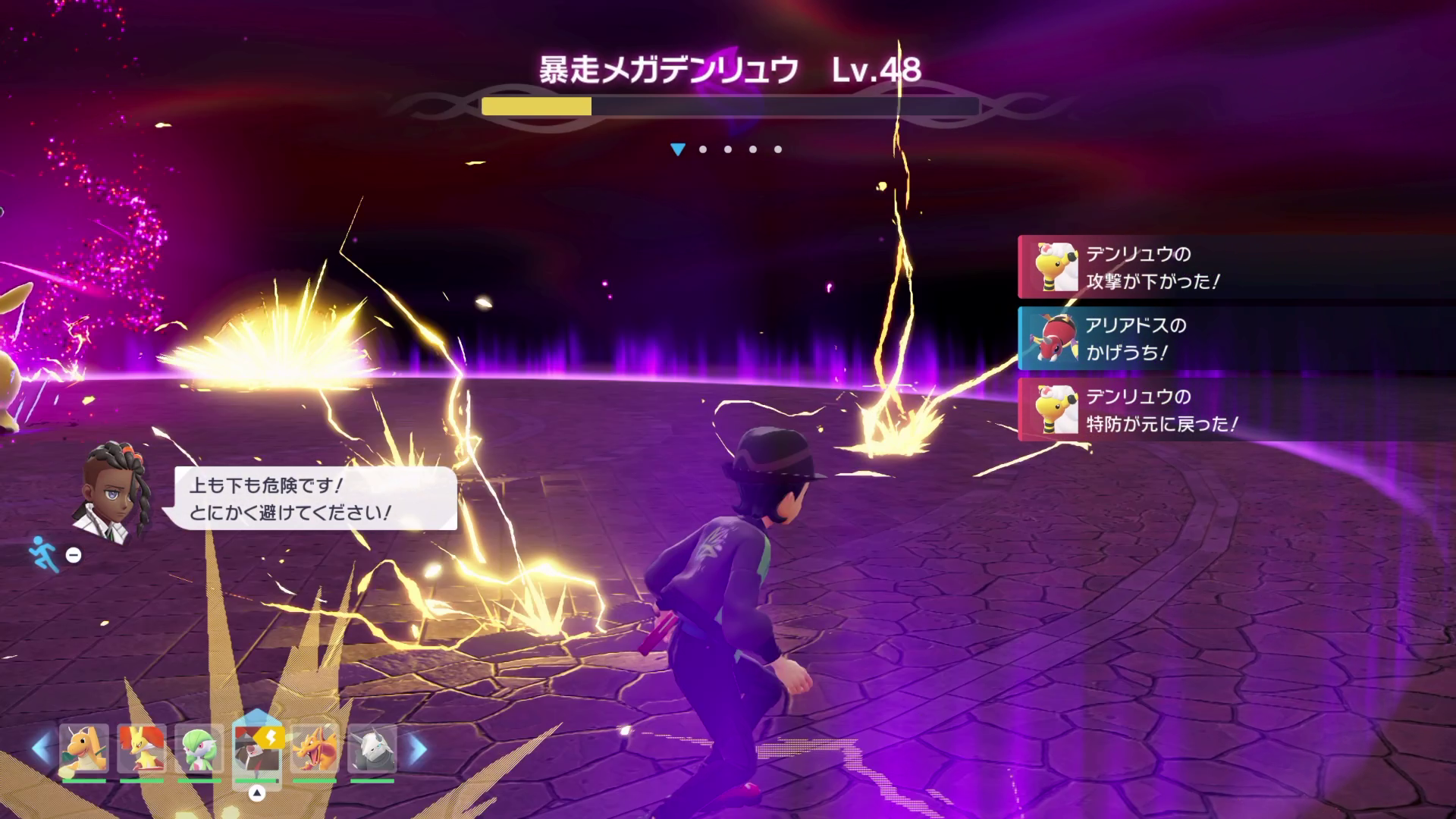The image size is (1456, 819).
Task: Choose Gardevoir from the party lineup
Action: click(x=199, y=749)
